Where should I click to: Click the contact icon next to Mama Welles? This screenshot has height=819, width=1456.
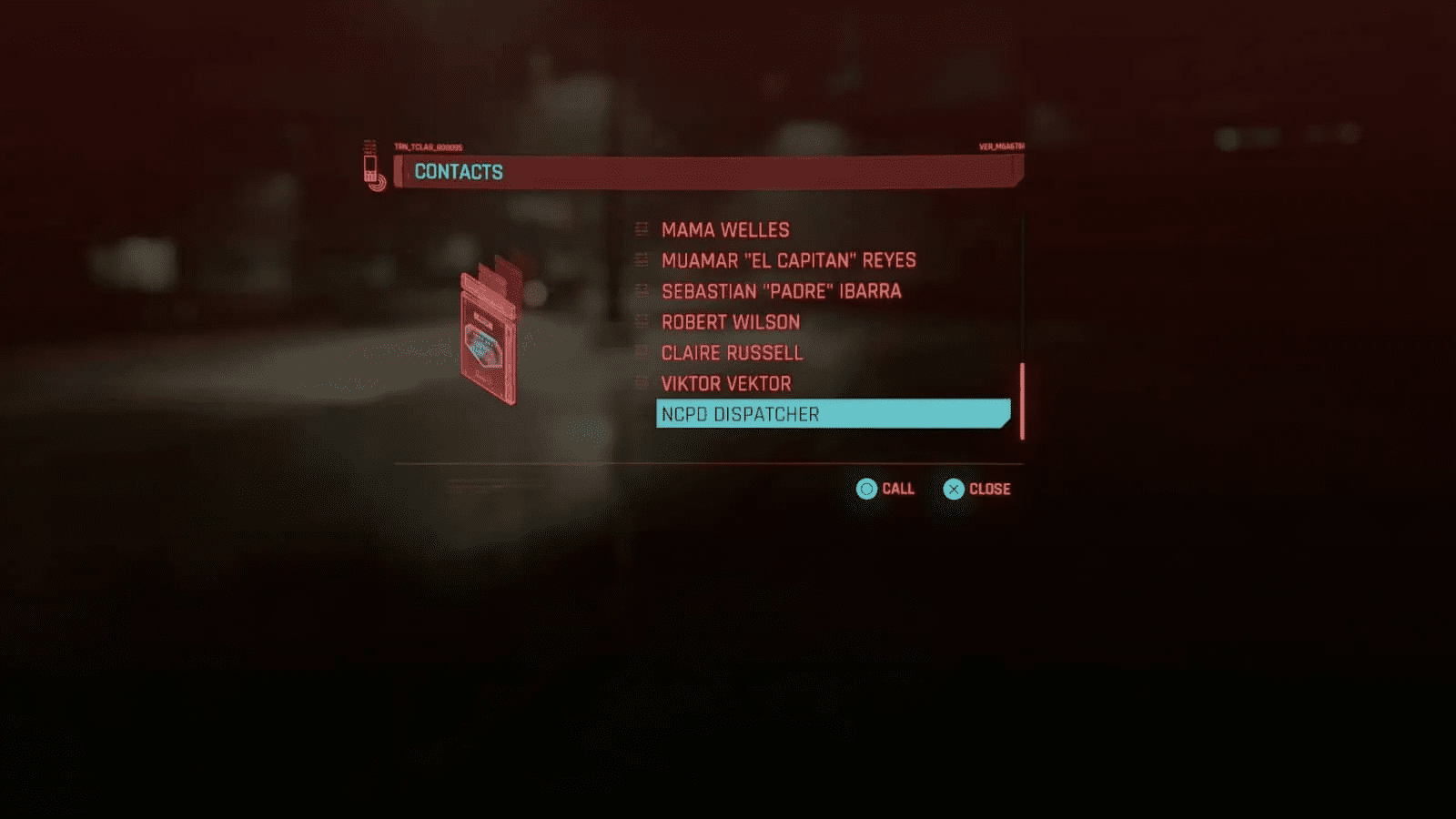(641, 229)
